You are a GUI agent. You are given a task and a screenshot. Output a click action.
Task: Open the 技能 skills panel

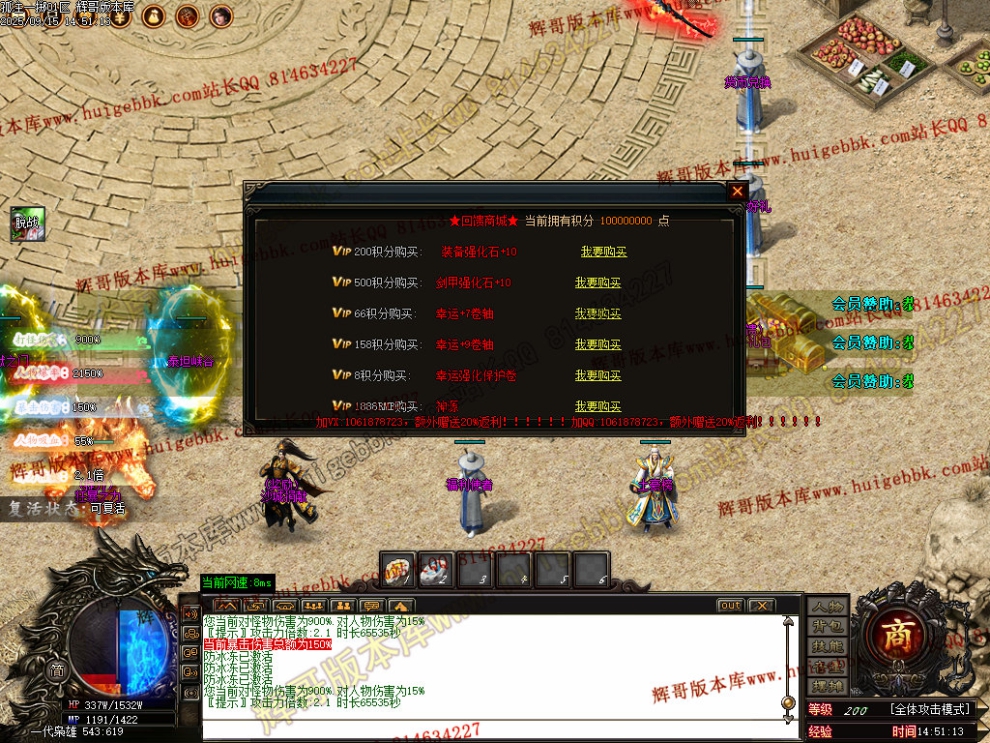click(x=827, y=647)
